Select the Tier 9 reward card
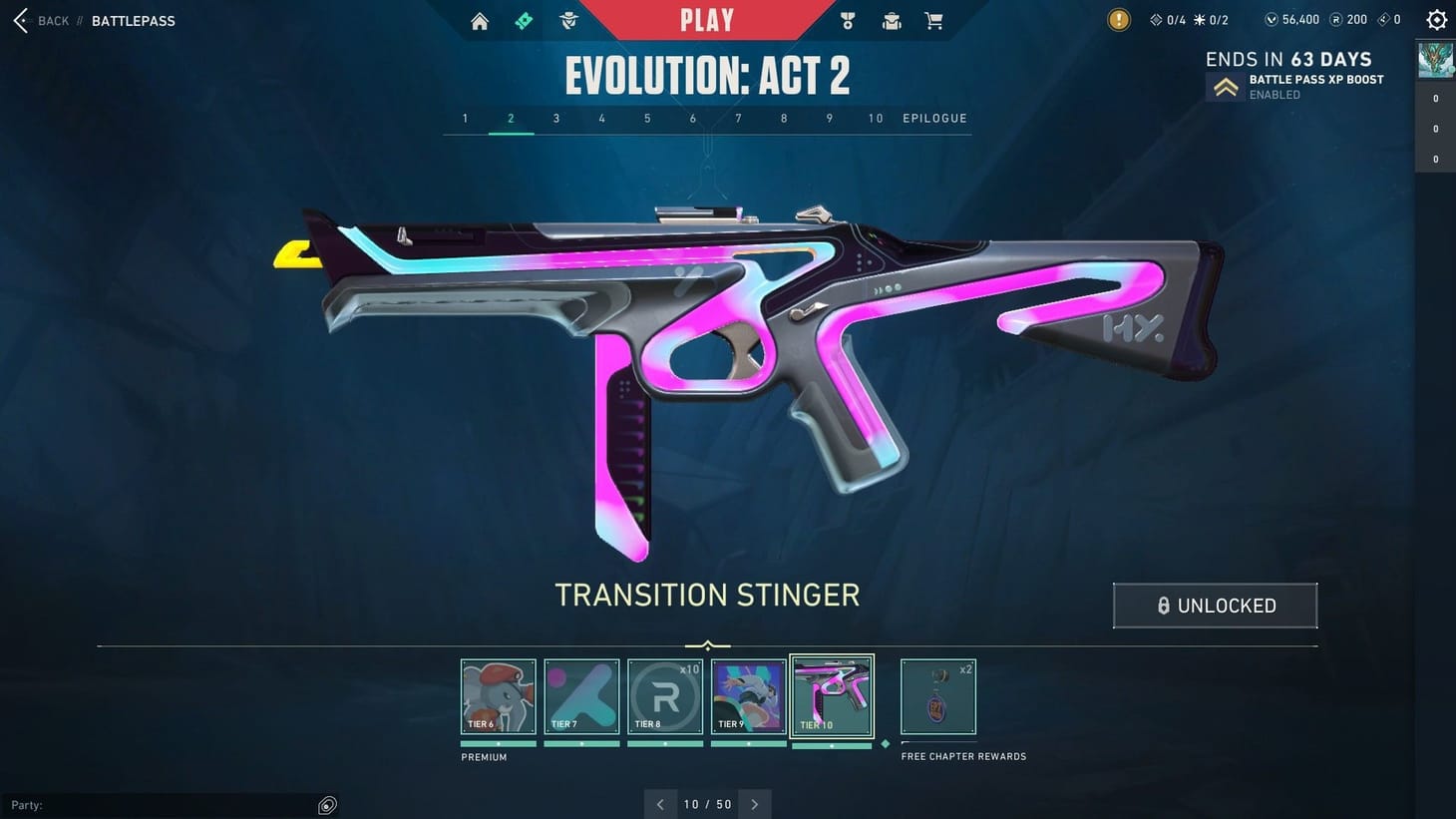 (x=748, y=695)
